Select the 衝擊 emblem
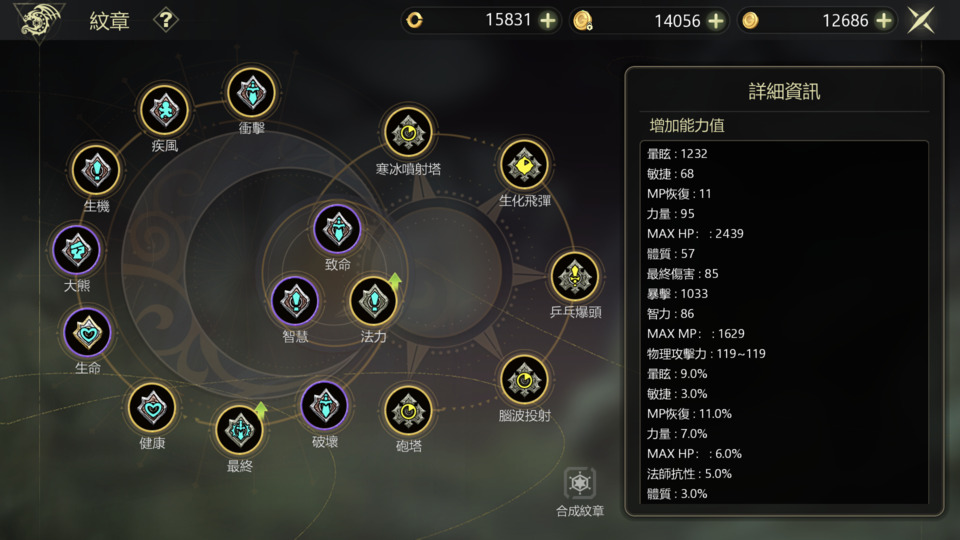This screenshot has height=540, width=960. pyautogui.click(x=251, y=92)
